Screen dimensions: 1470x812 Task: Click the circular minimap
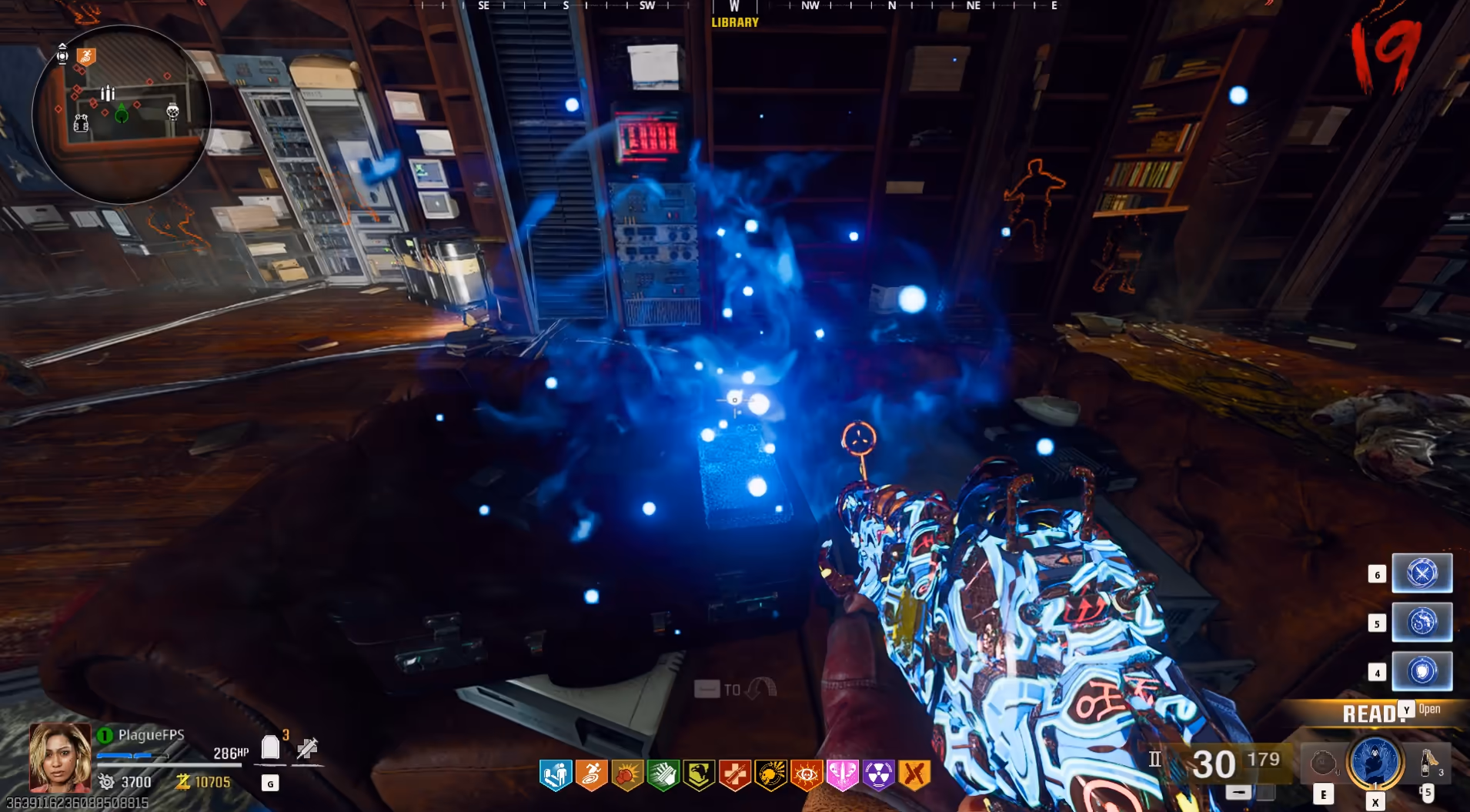click(121, 114)
